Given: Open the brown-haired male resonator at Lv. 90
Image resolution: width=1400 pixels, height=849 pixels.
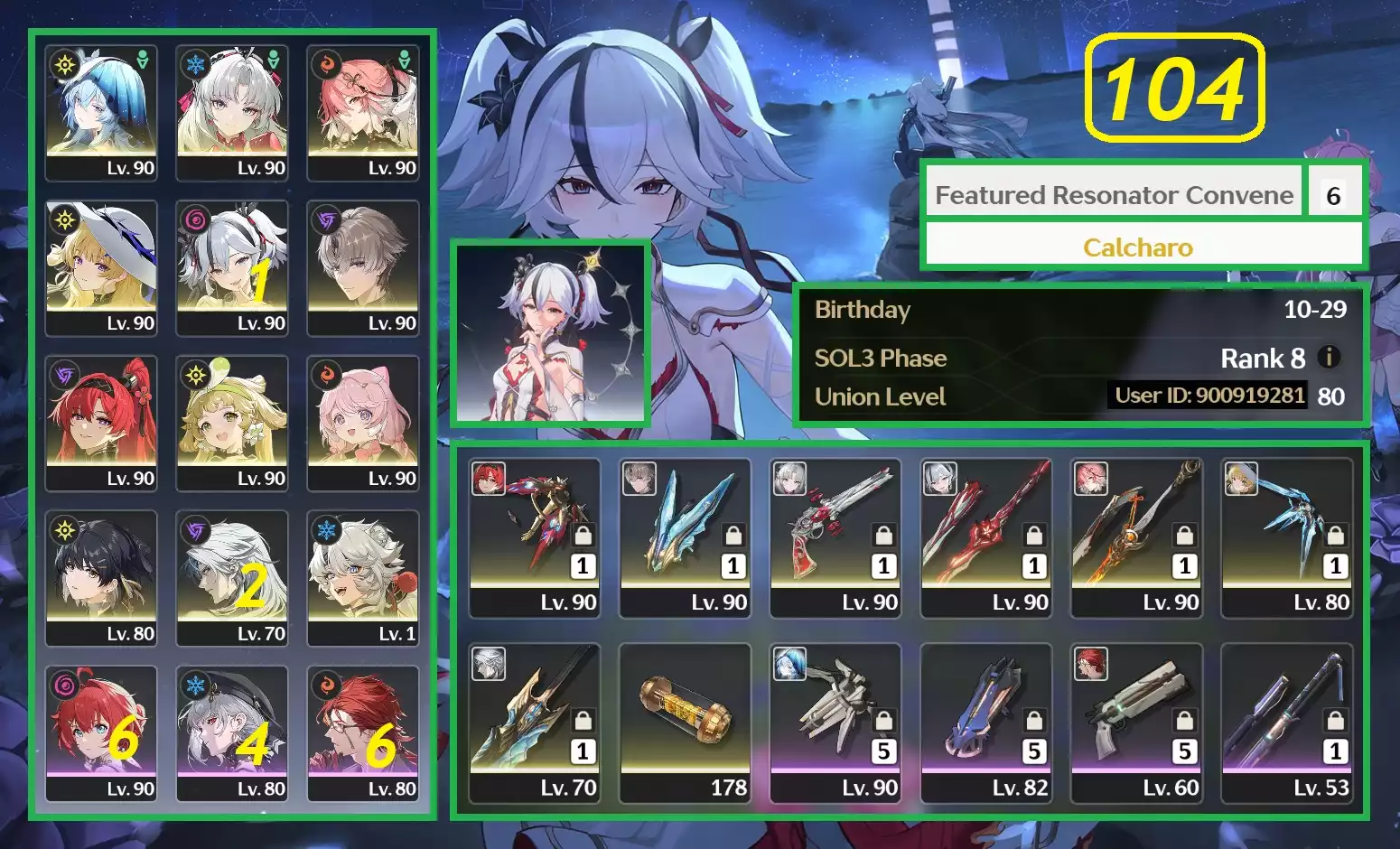Looking at the screenshot, I should pos(363,268).
